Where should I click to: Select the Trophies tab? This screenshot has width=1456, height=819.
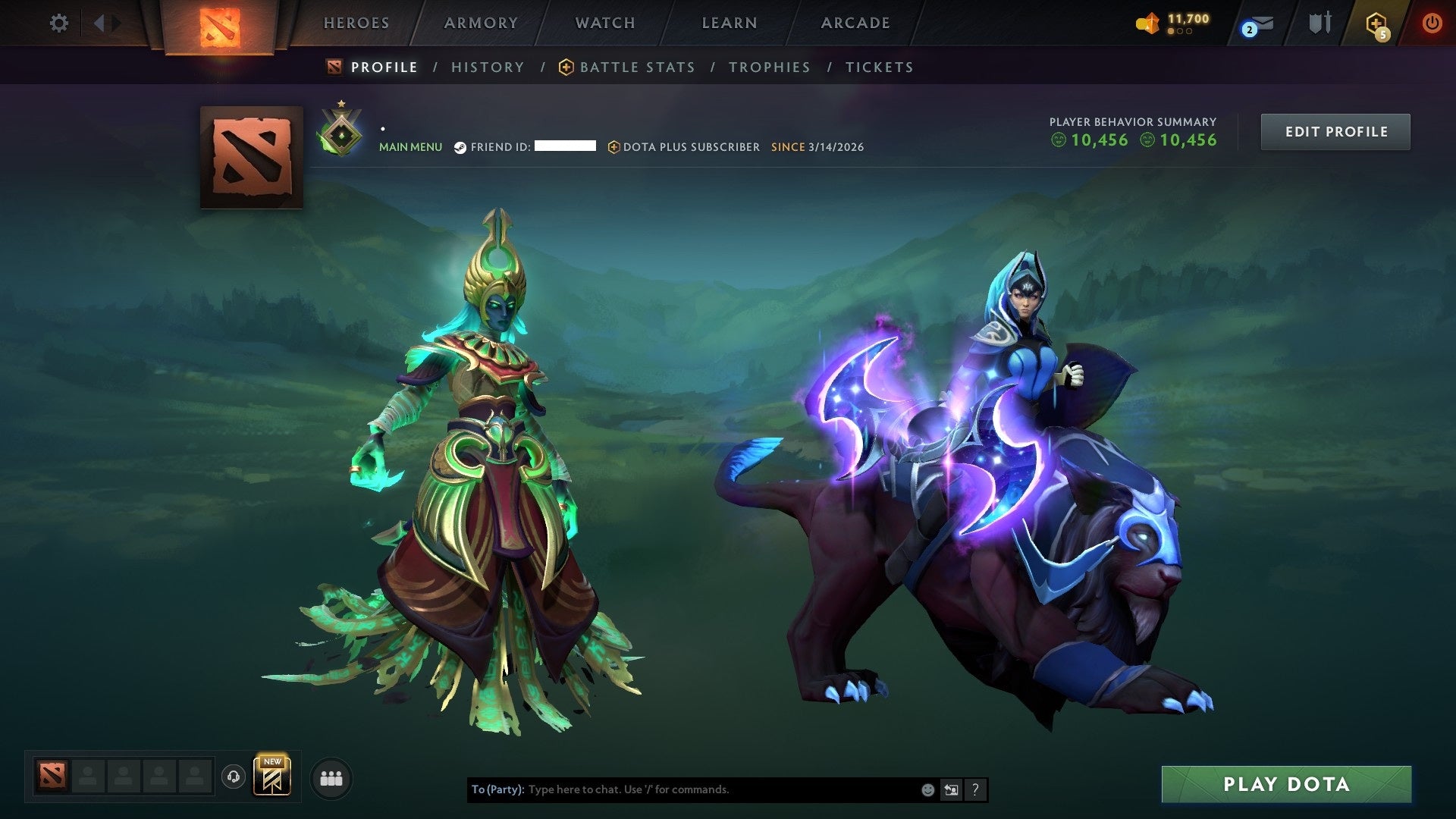769,67
